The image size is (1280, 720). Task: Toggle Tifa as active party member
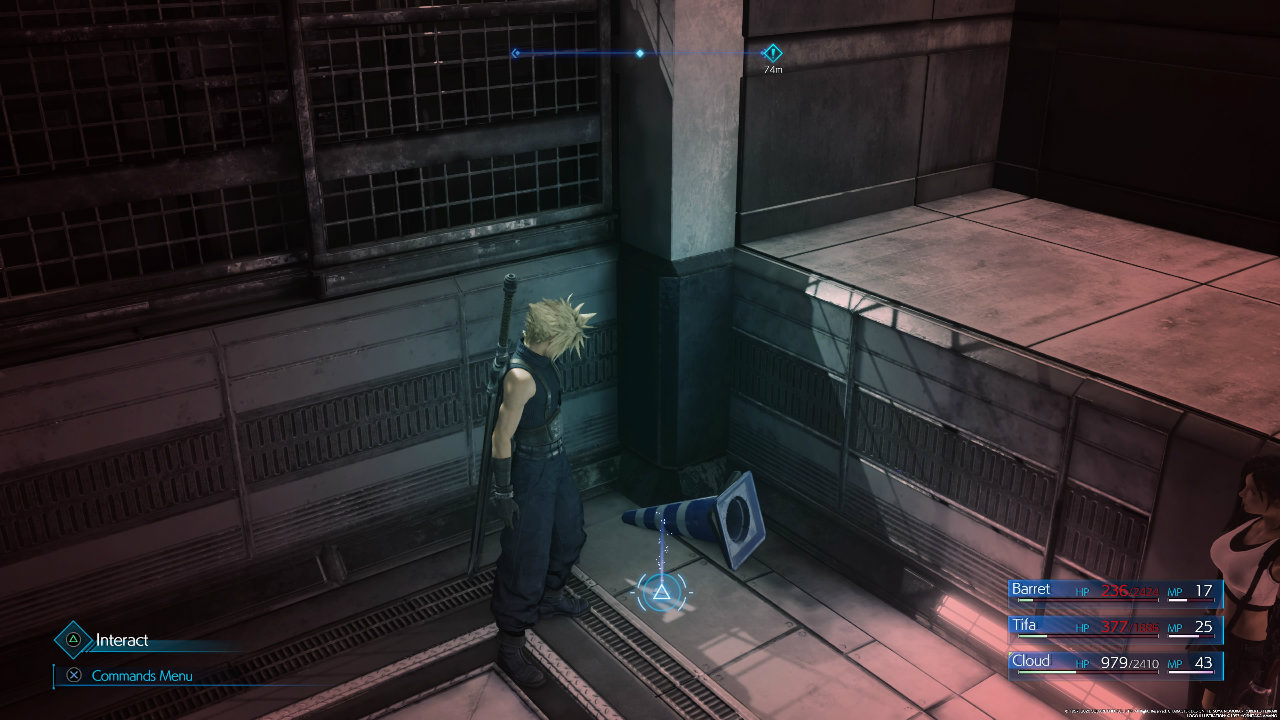click(1026, 625)
